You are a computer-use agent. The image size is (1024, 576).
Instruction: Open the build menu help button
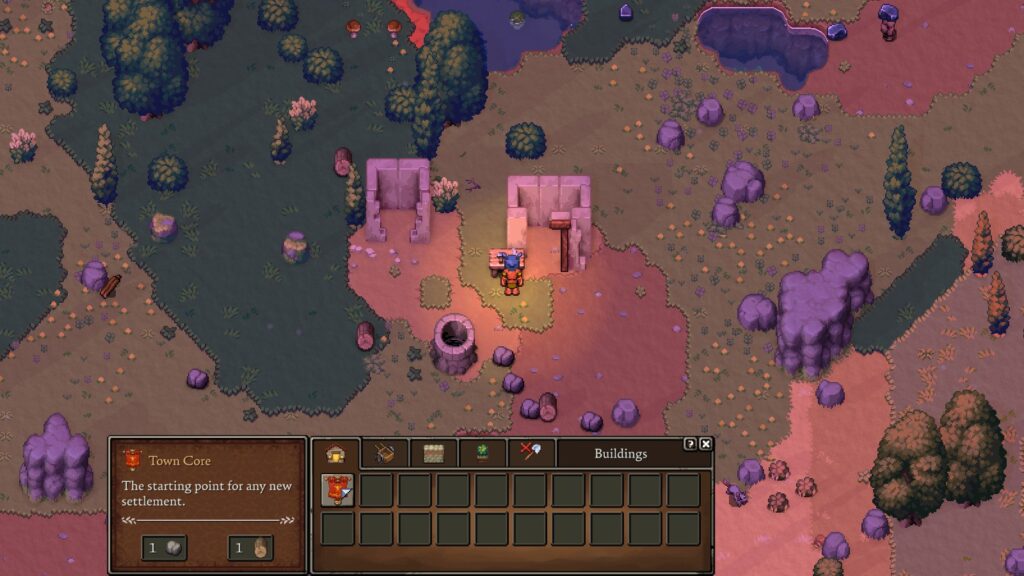pyautogui.click(x=690, y=444)
